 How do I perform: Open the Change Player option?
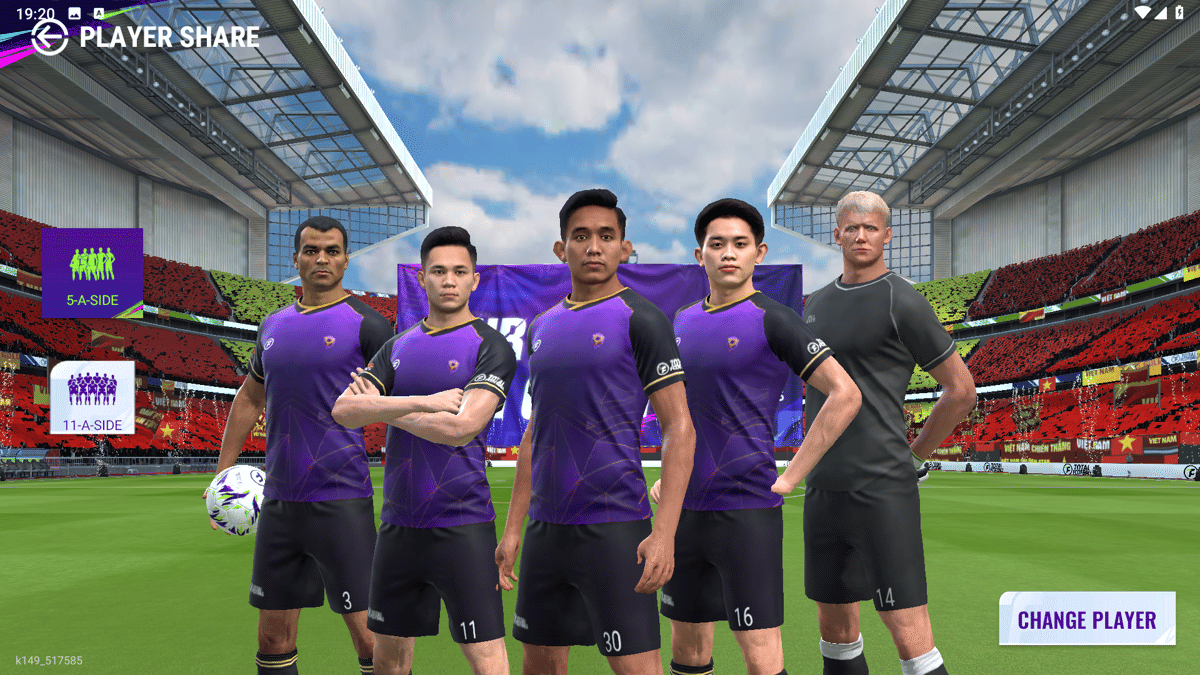pos(1086,619)
